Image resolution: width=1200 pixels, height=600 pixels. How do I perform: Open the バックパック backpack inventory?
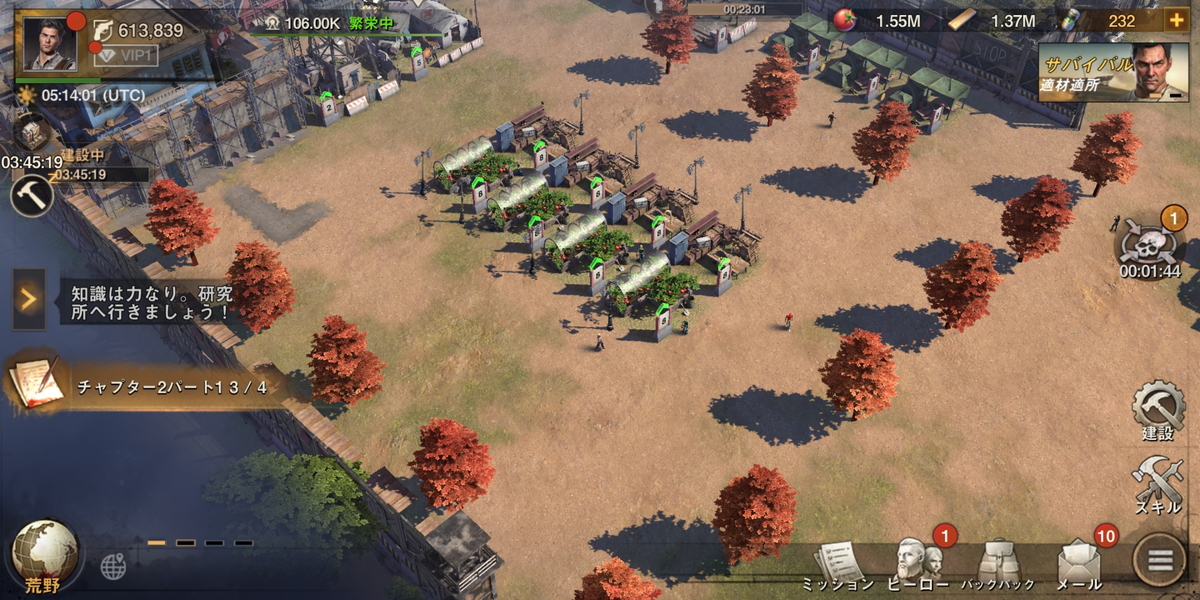pos(996,566)
